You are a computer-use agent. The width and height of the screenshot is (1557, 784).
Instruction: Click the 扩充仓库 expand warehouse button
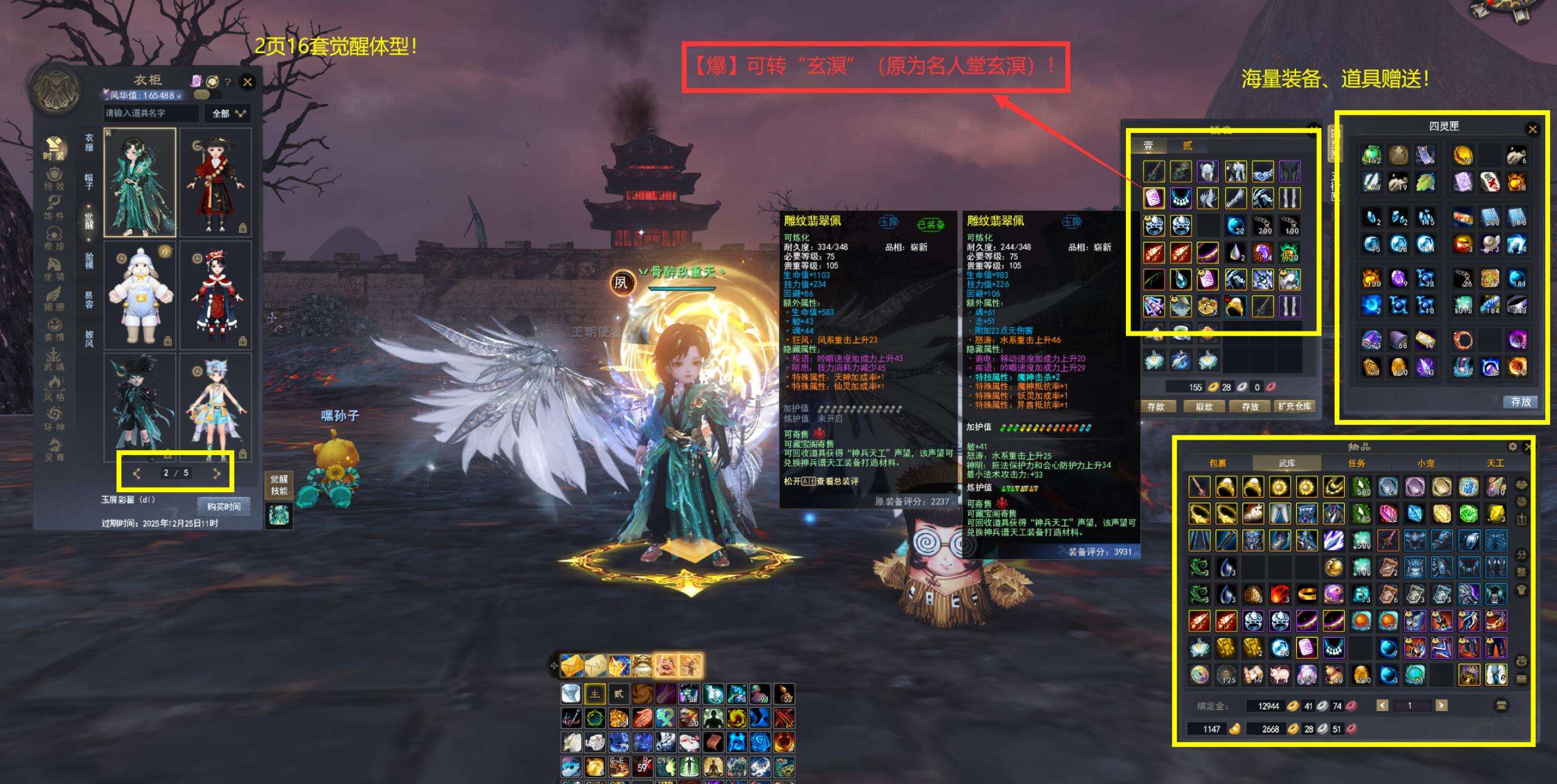click(x=1295, y=406)
